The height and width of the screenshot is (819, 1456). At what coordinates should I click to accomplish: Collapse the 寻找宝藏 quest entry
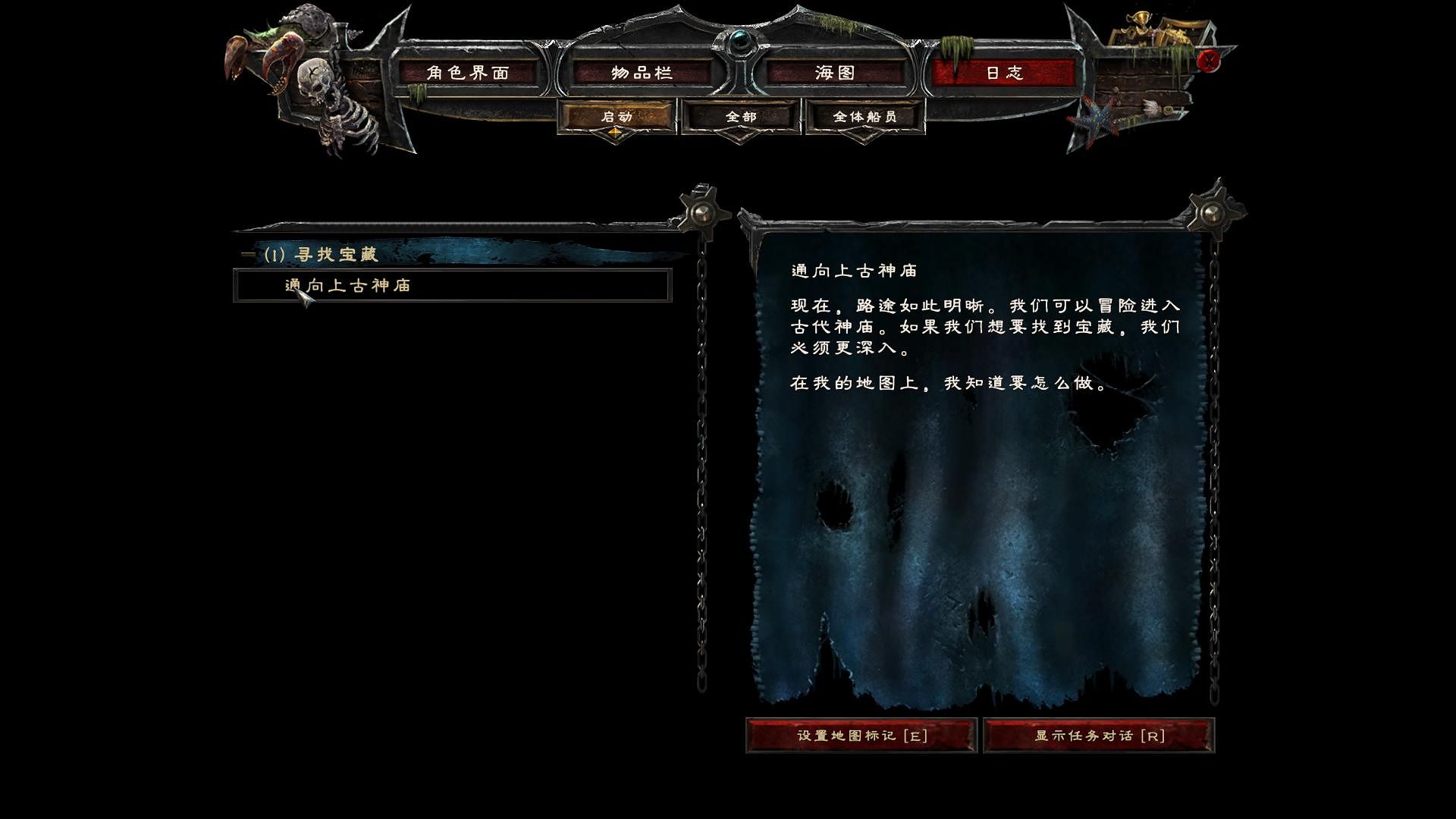pos(248,255)
